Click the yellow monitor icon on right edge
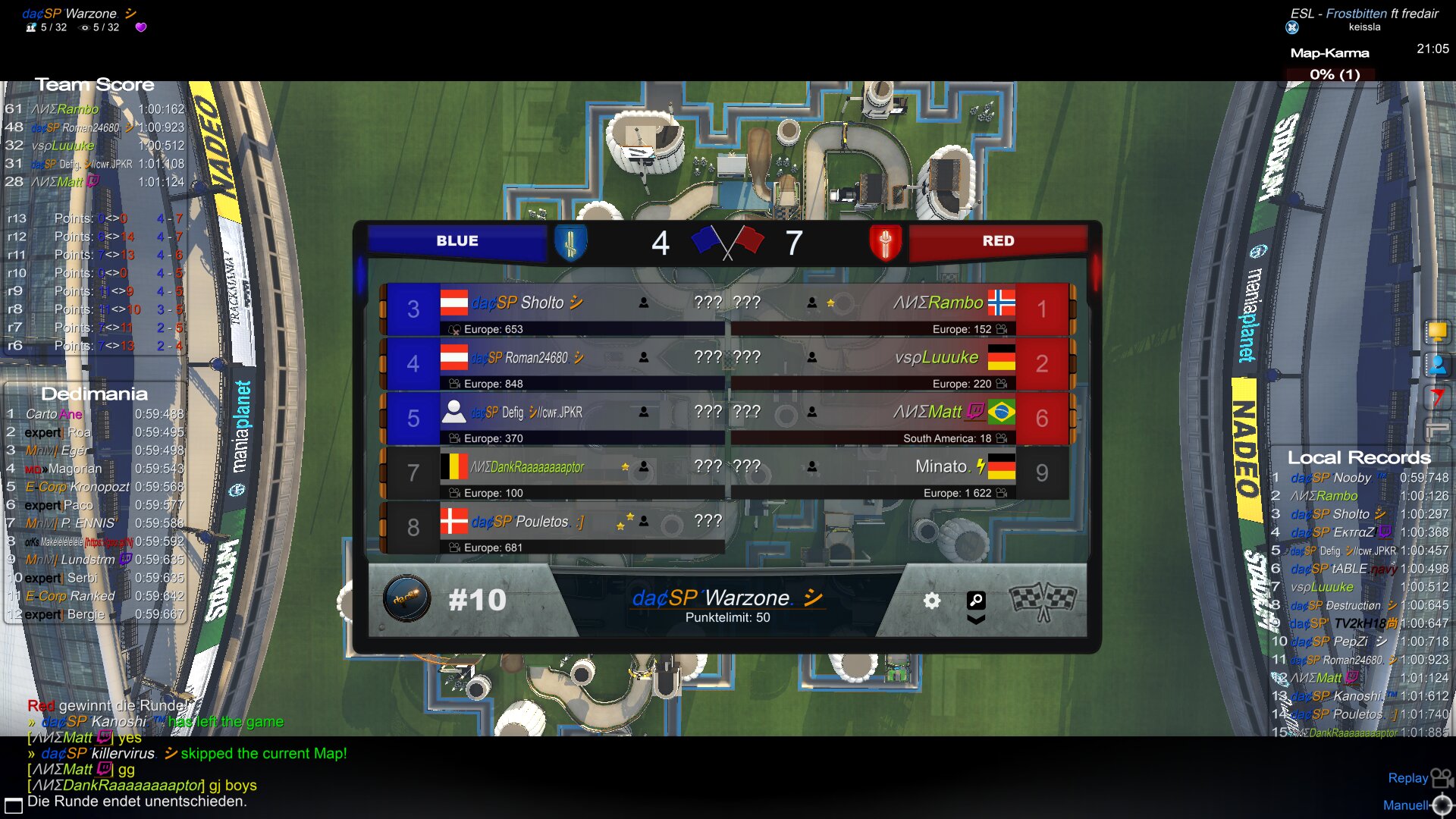The image size is (1456, 819). [1437, 331]
